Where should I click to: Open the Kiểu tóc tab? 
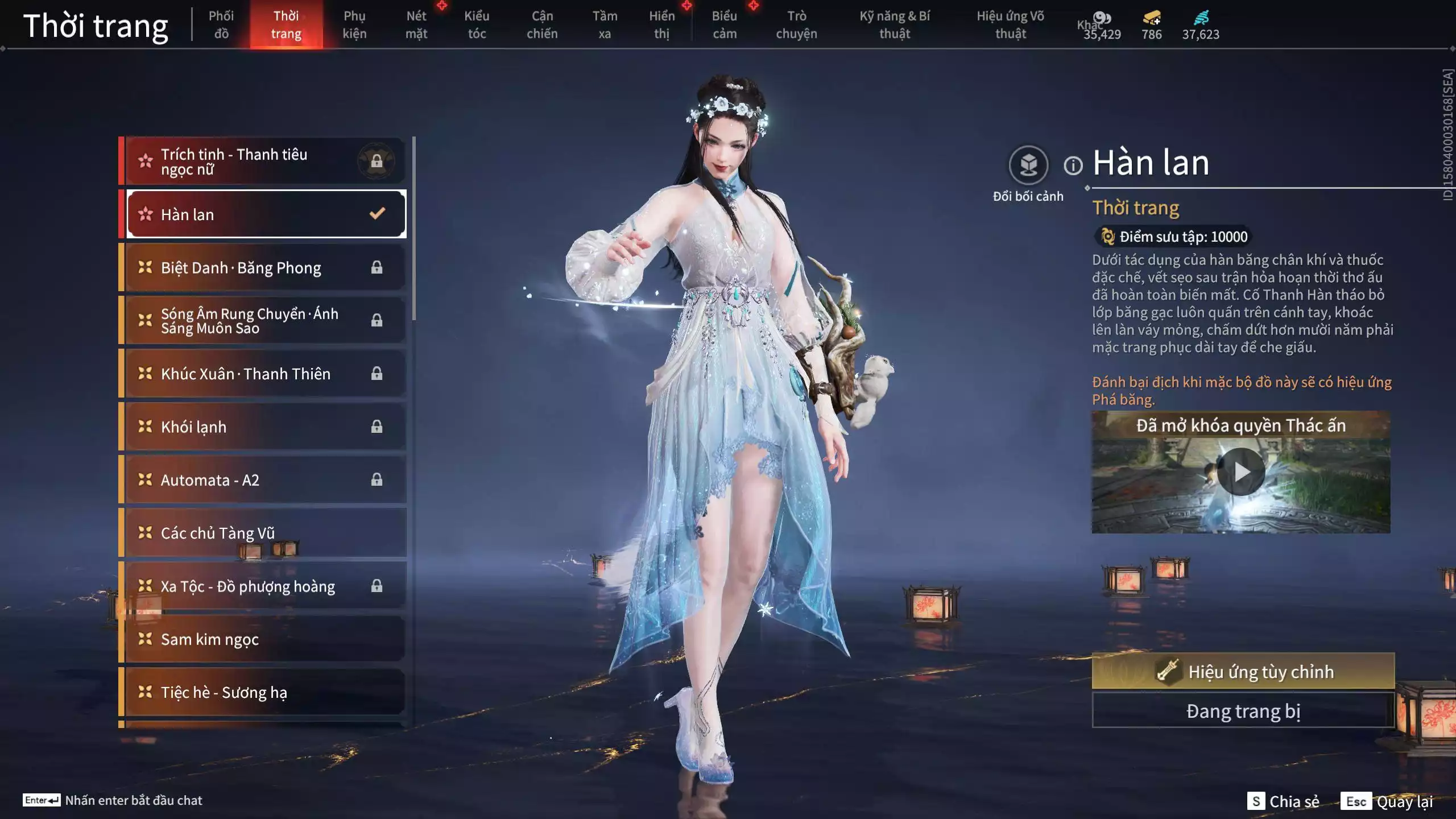477,24
